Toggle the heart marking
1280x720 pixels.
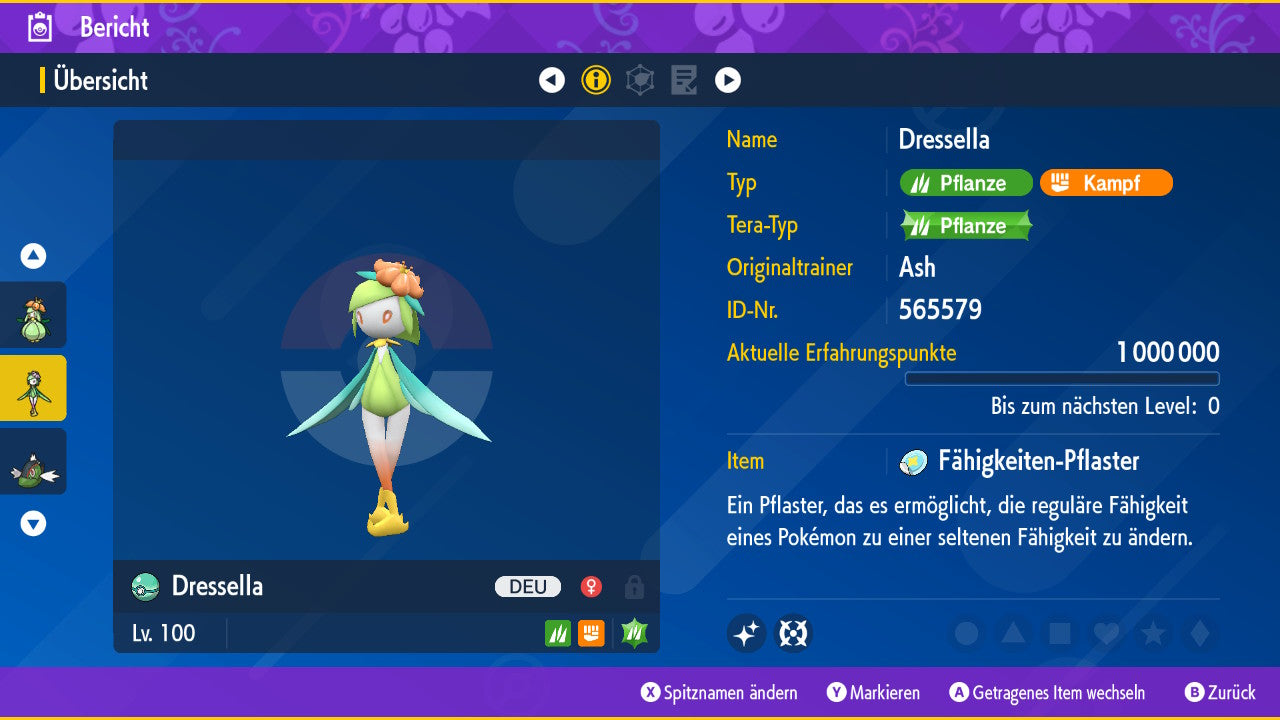pos(1106,633)
